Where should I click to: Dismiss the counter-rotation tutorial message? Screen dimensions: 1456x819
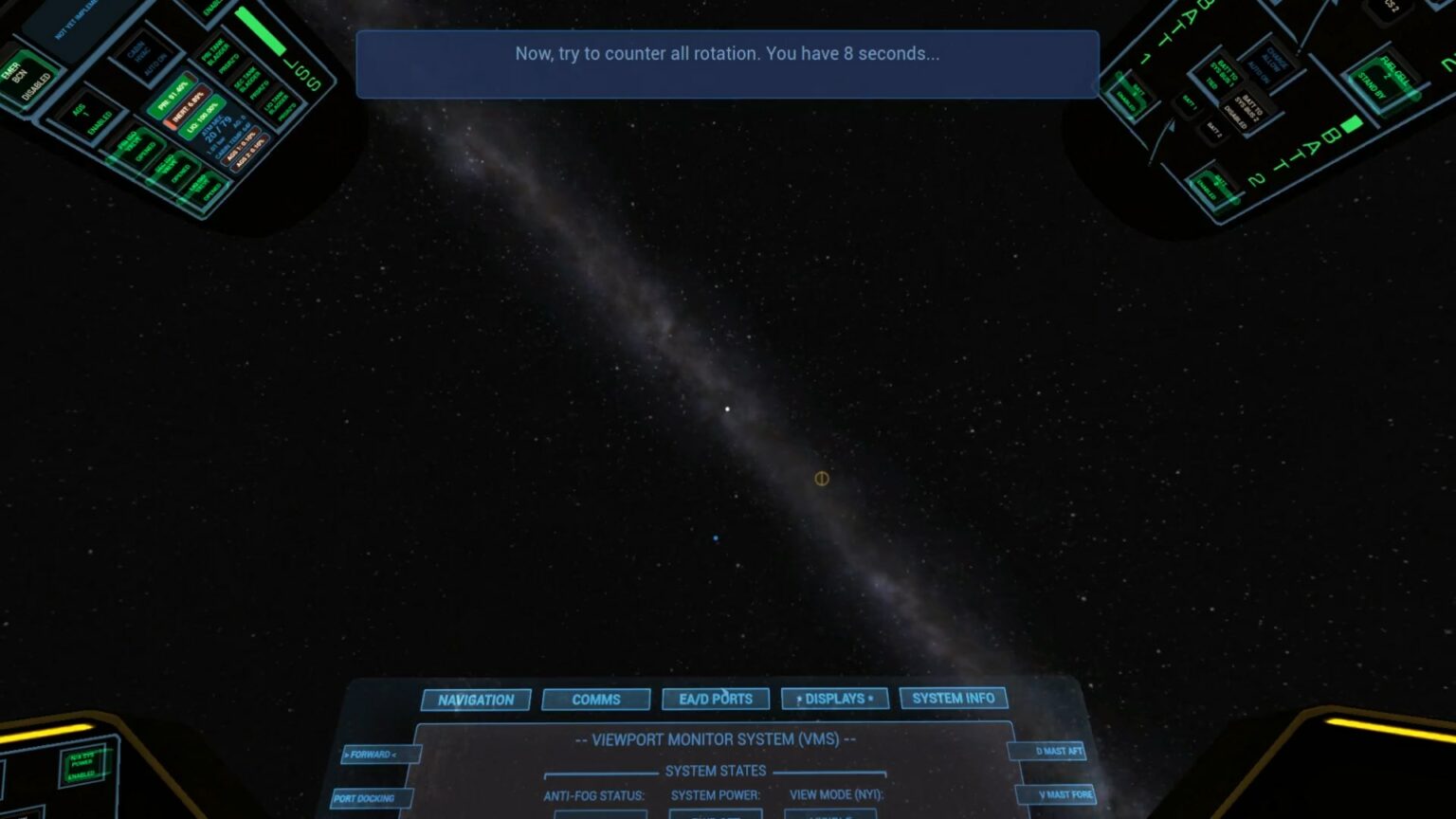pyautogui.click(x=727, y=64)
